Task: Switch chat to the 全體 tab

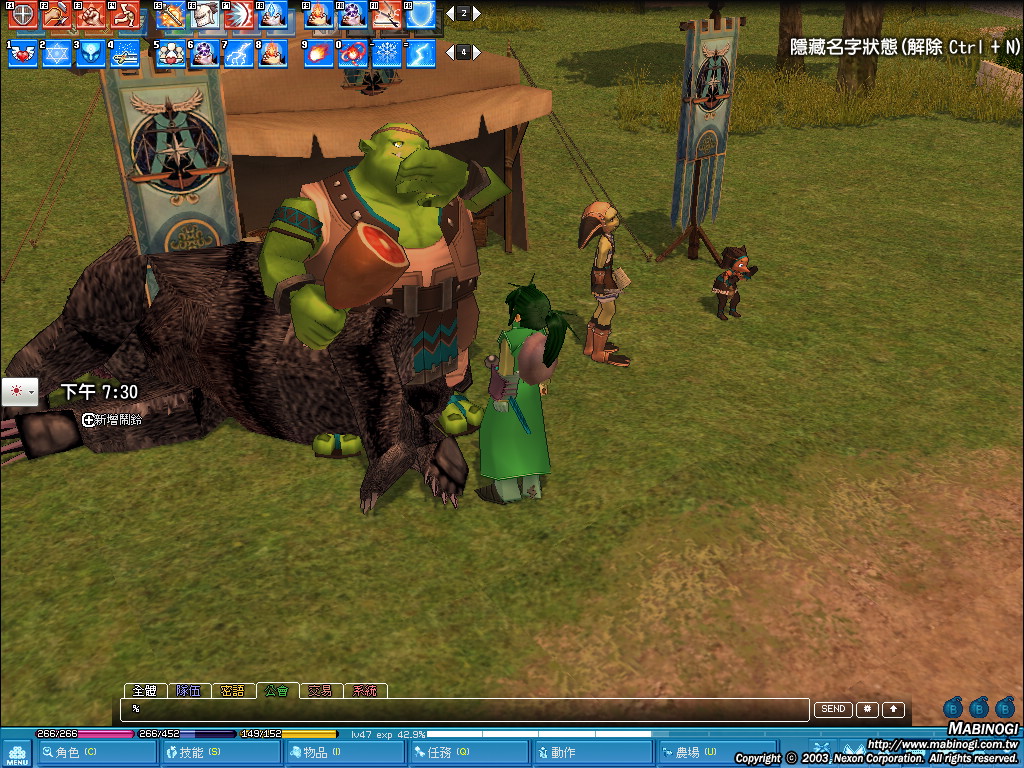Action: pyautogui.click(x=145, y=691)
